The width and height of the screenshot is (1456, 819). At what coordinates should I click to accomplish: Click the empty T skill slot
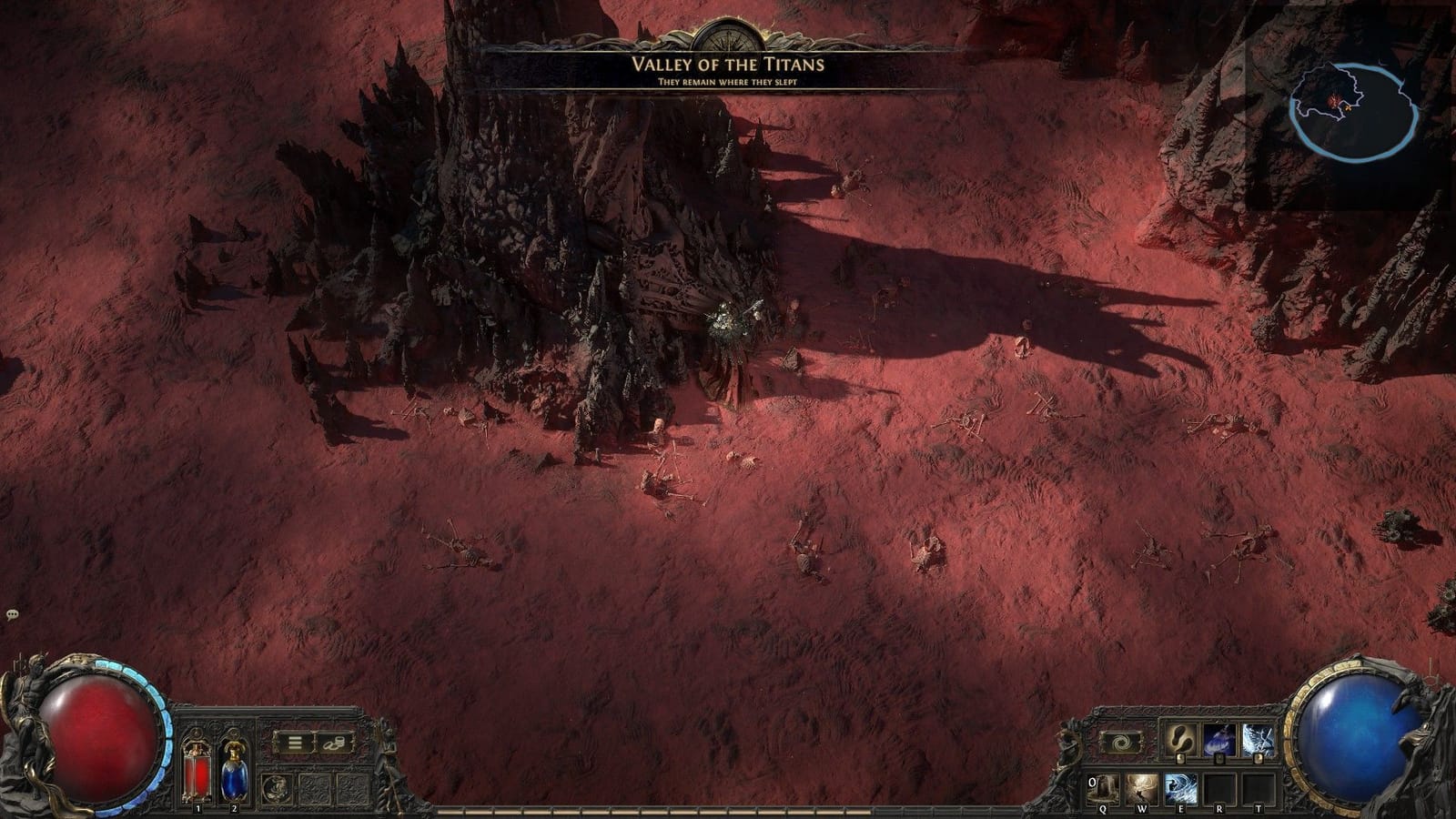click(1259, 788)
